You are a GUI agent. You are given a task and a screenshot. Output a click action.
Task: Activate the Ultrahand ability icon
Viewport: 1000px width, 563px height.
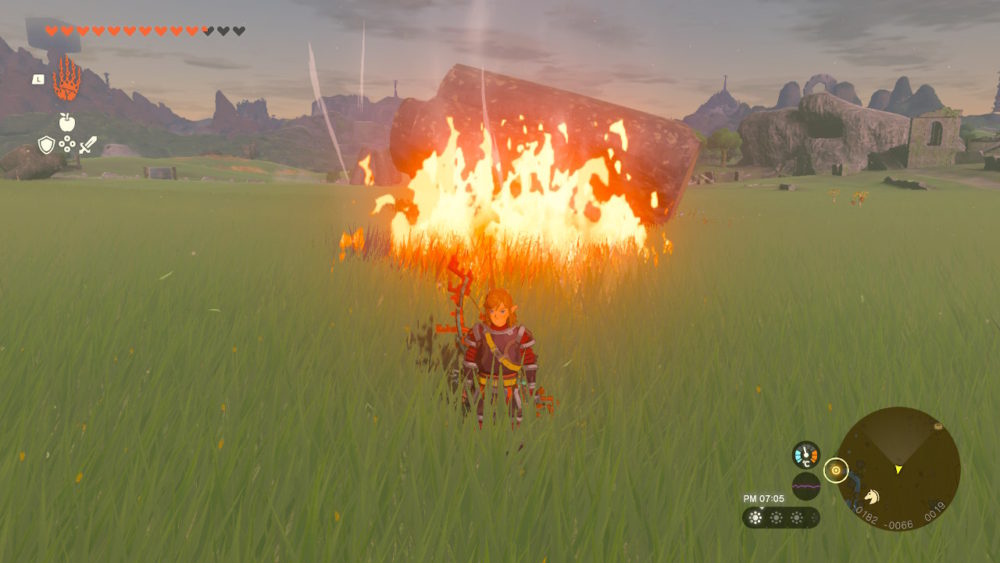(x=67, y=79)
